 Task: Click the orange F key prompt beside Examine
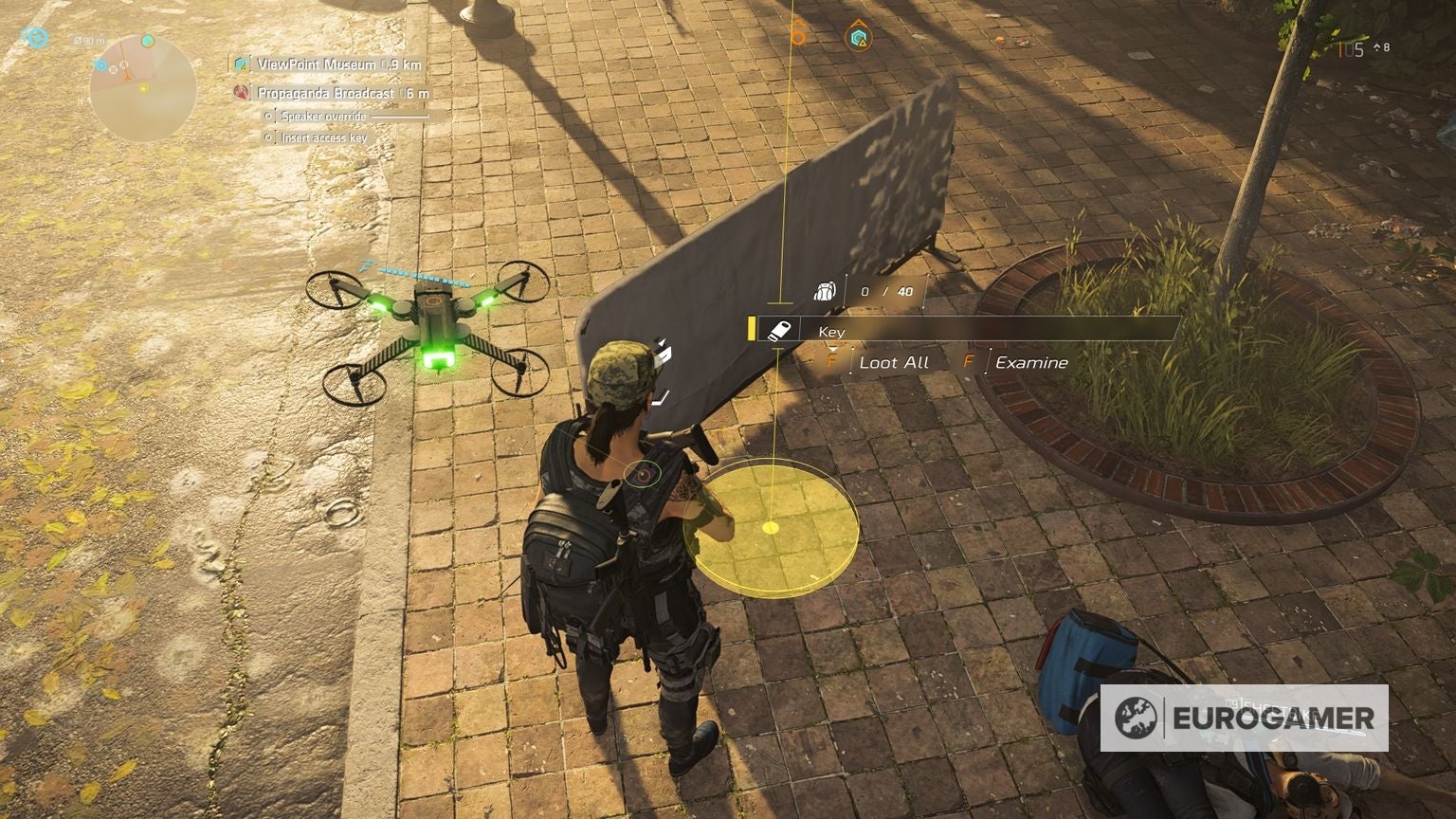click(x=969, y=362)
